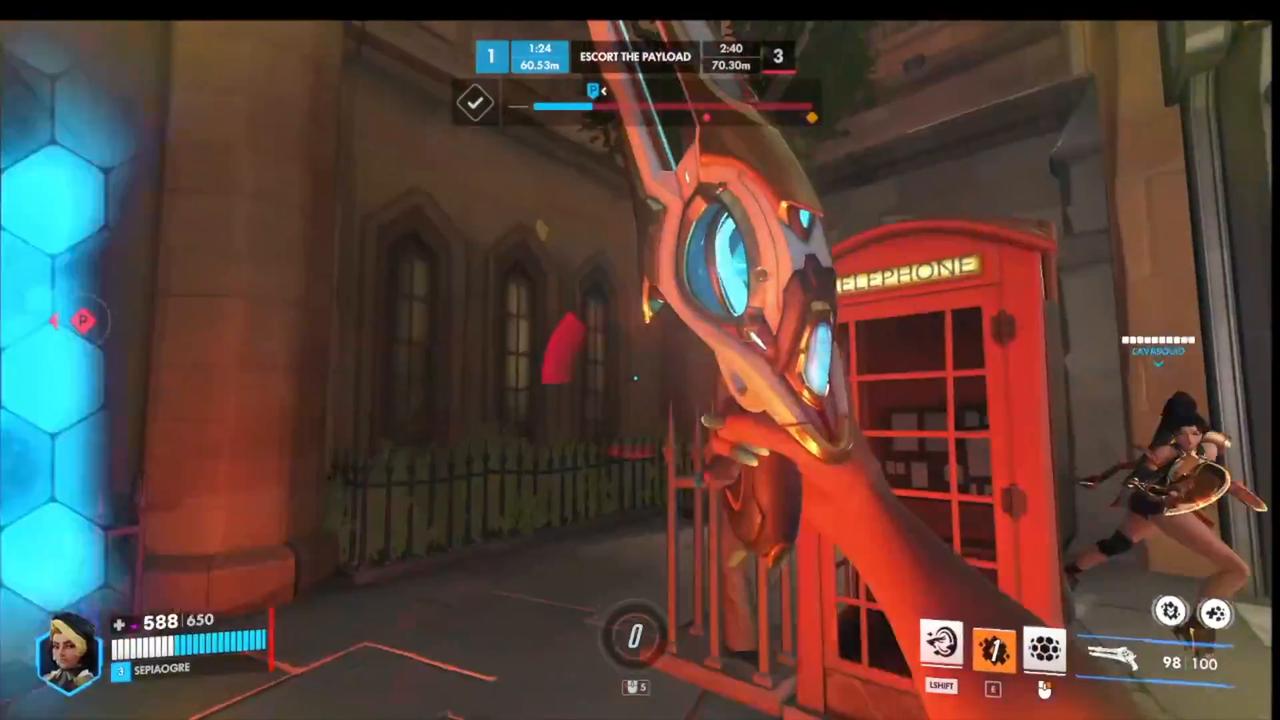Select the Sentry Turret ability icon

pyautogui.click(x=1045, y=648)
